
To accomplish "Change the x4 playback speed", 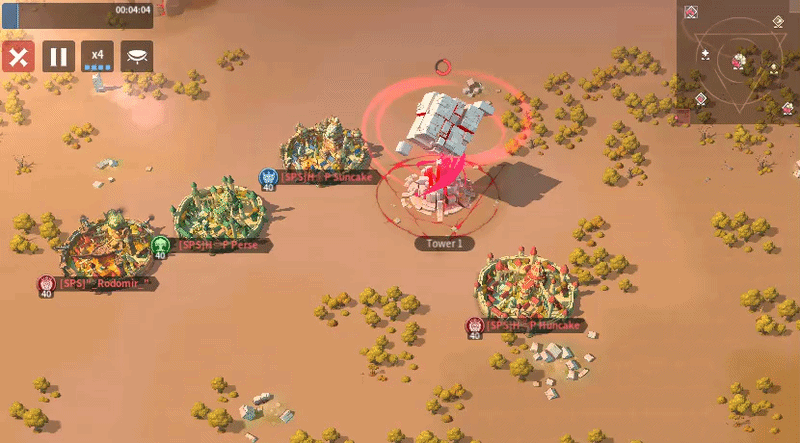I will (97, 56).
